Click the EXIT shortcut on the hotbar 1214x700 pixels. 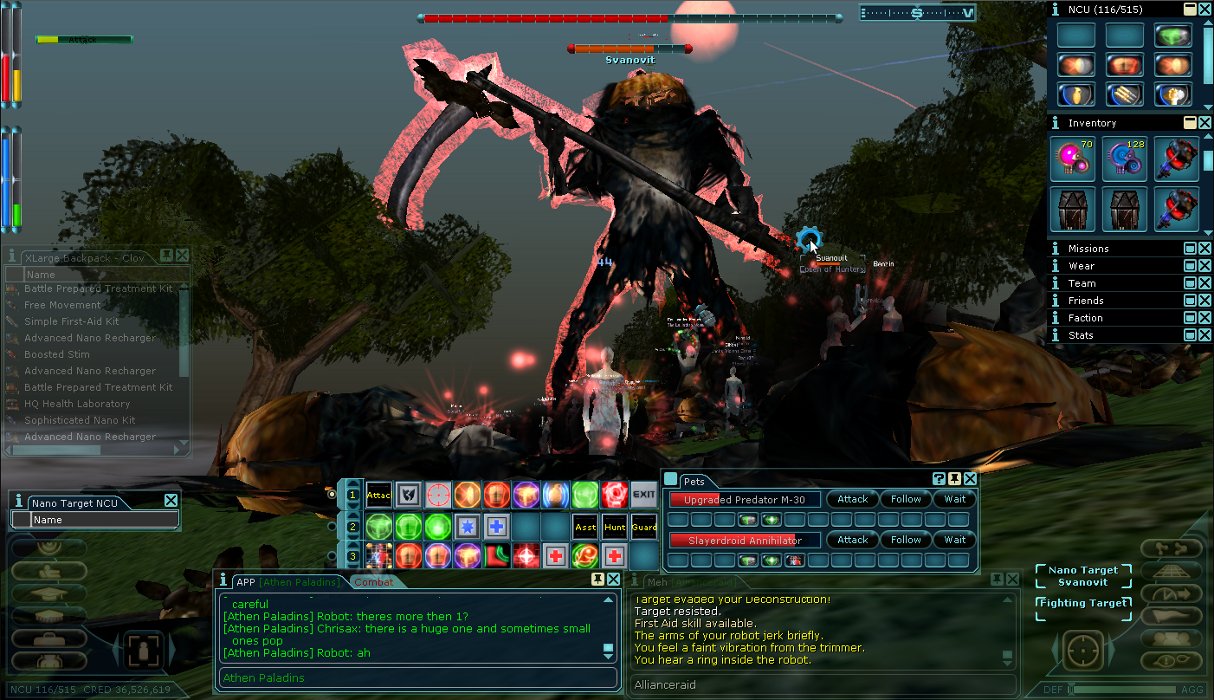[643, 494]
